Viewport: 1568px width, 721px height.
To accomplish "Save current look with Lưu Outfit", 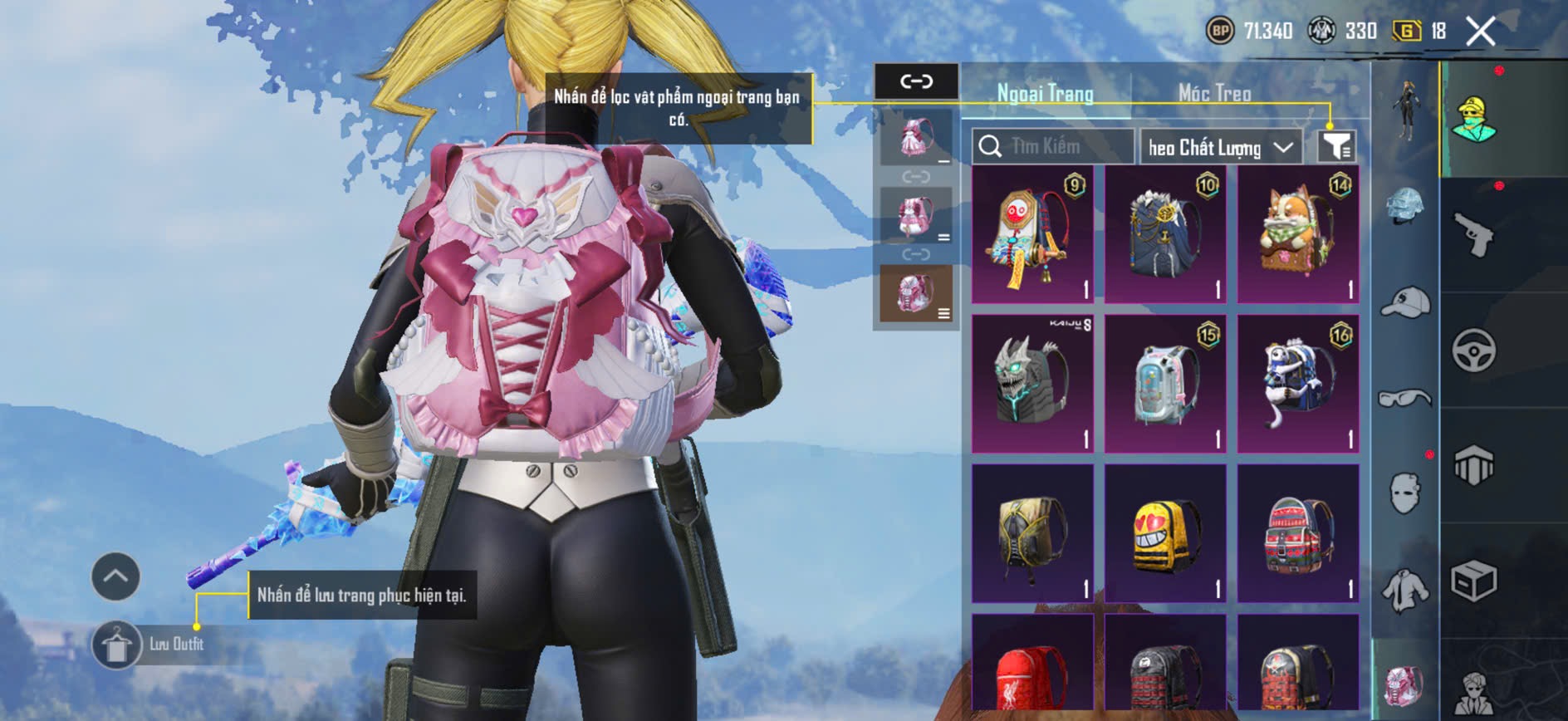I will pos(117,645).
